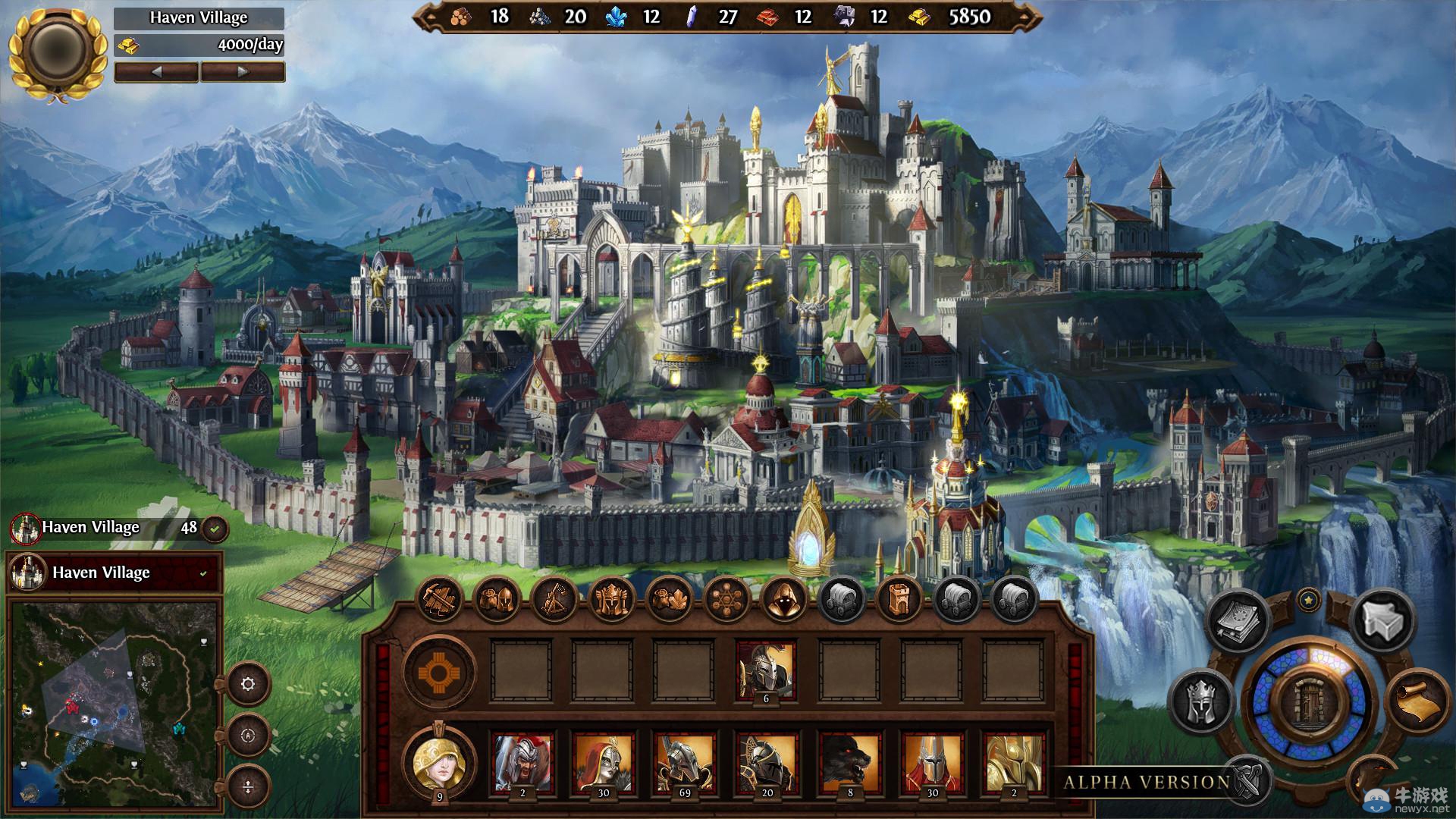Open the siege catapult workshop icon
Screen dimensions: 1456x819
555,601
